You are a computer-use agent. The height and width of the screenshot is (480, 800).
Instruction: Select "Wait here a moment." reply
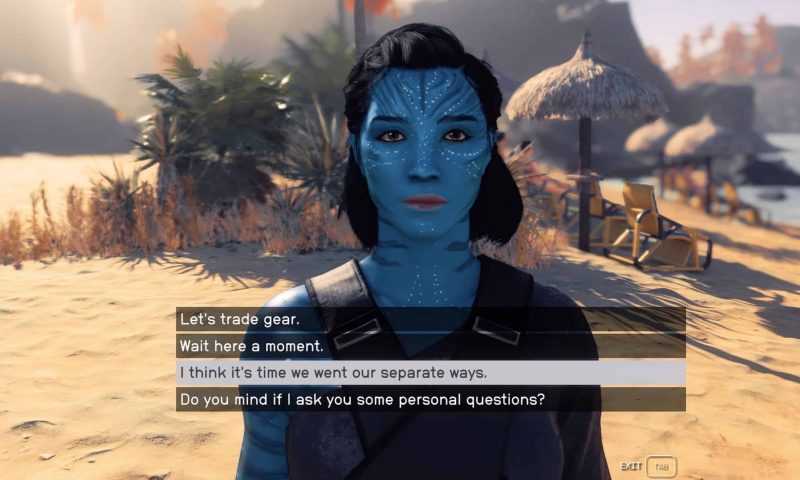(x=252, y=346)
